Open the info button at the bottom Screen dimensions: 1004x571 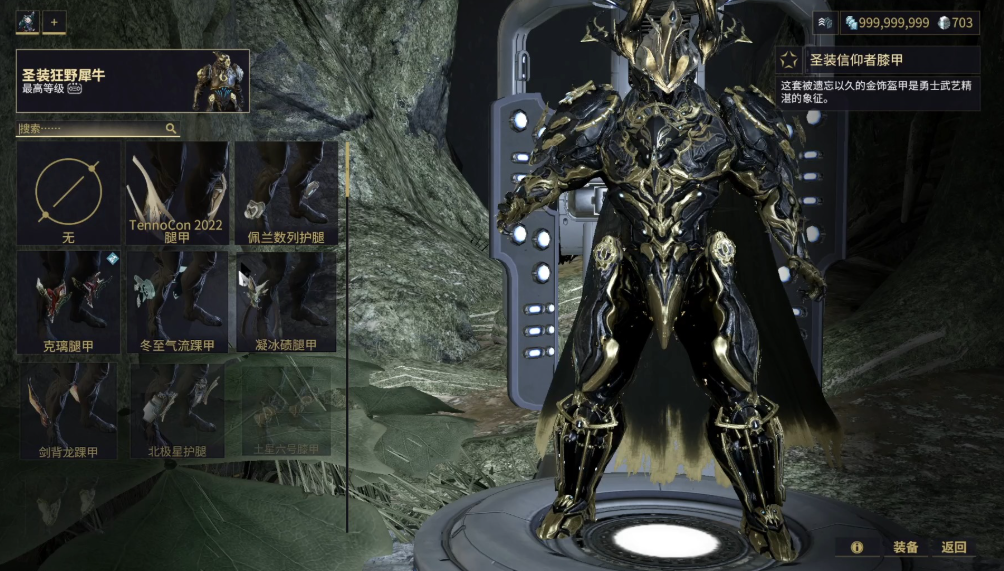(857, 547)
